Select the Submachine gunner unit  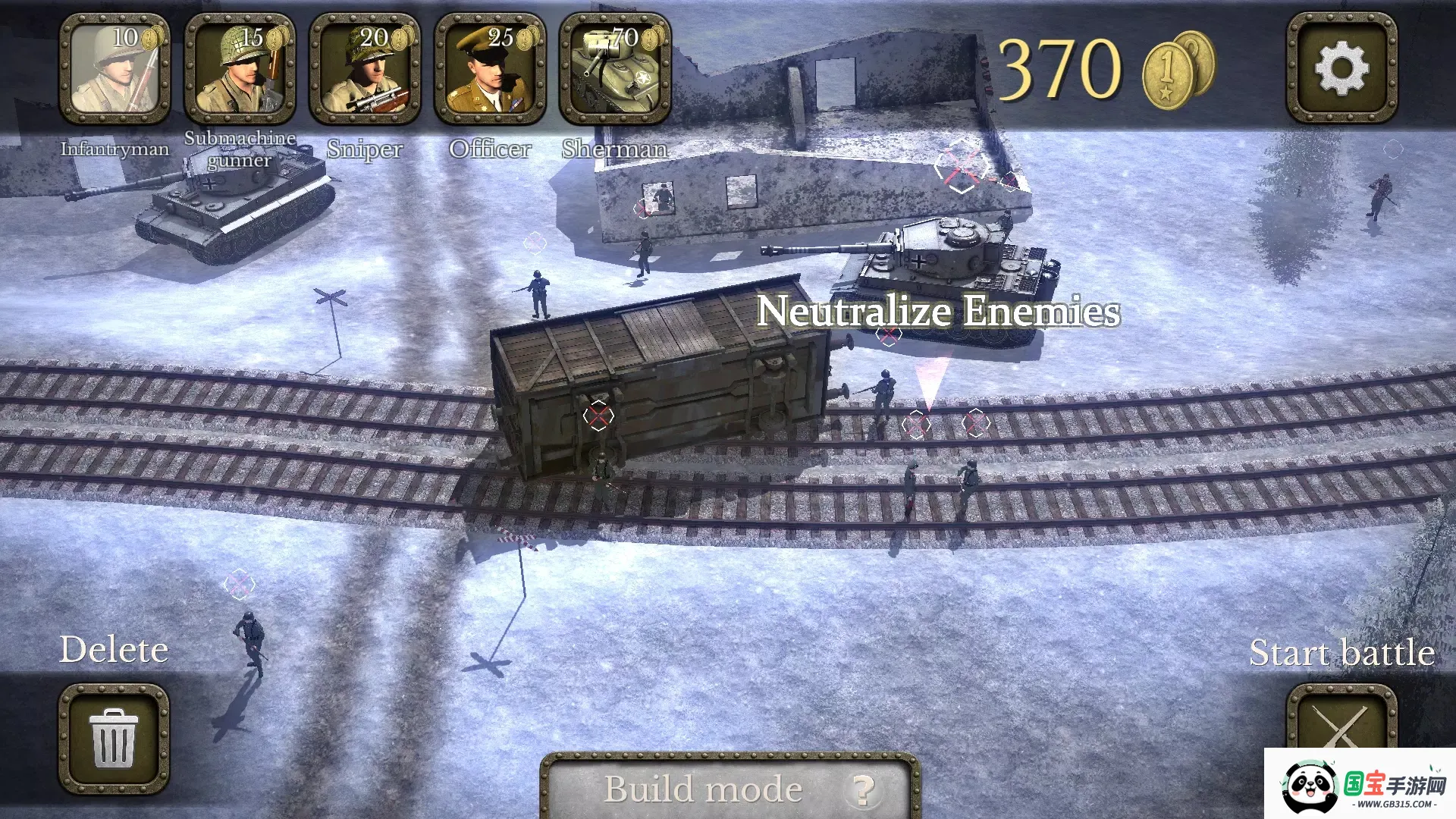pos(240,68)
